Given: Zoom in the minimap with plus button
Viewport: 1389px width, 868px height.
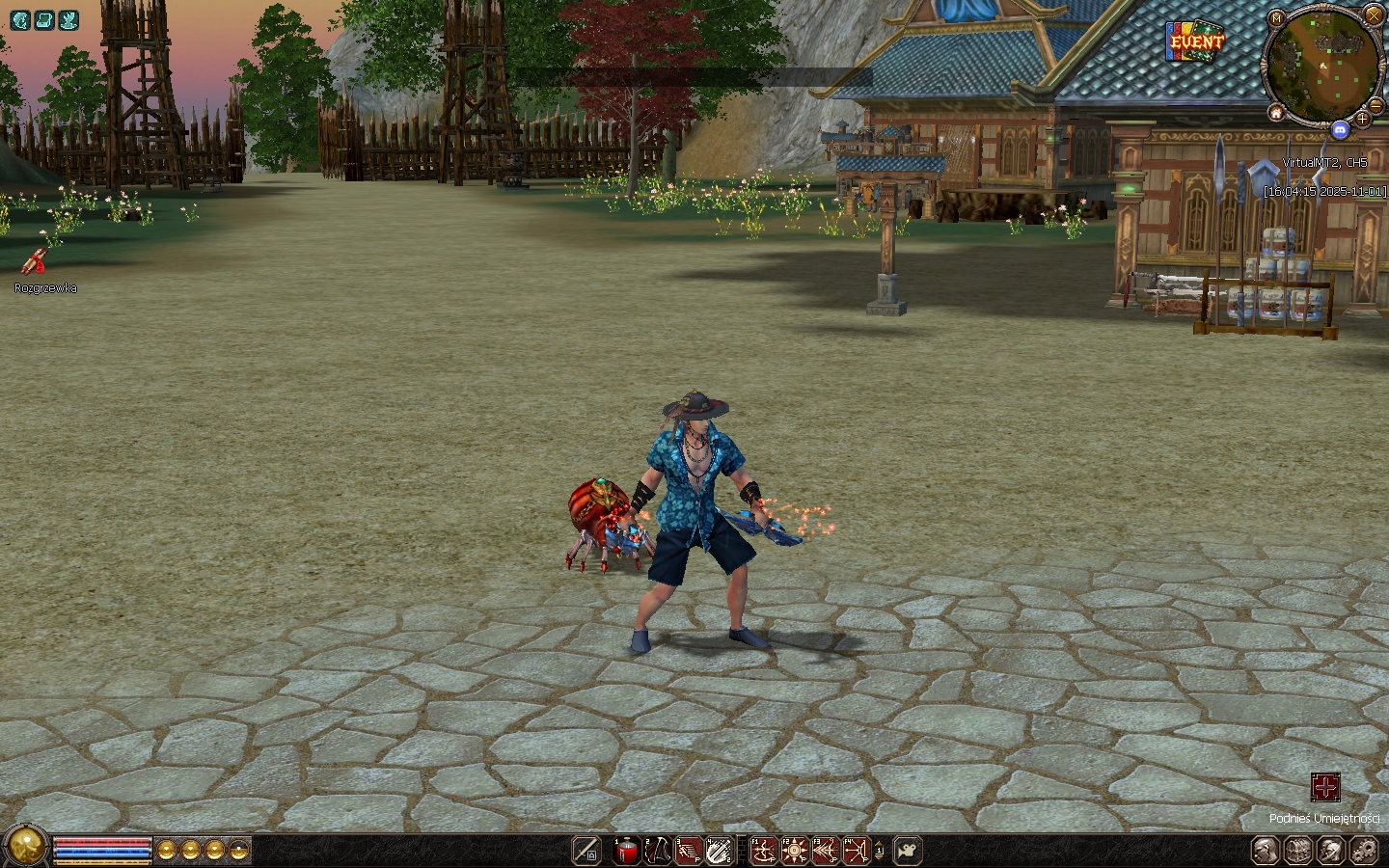Looking at the screenshot, I should (1362, 119).
